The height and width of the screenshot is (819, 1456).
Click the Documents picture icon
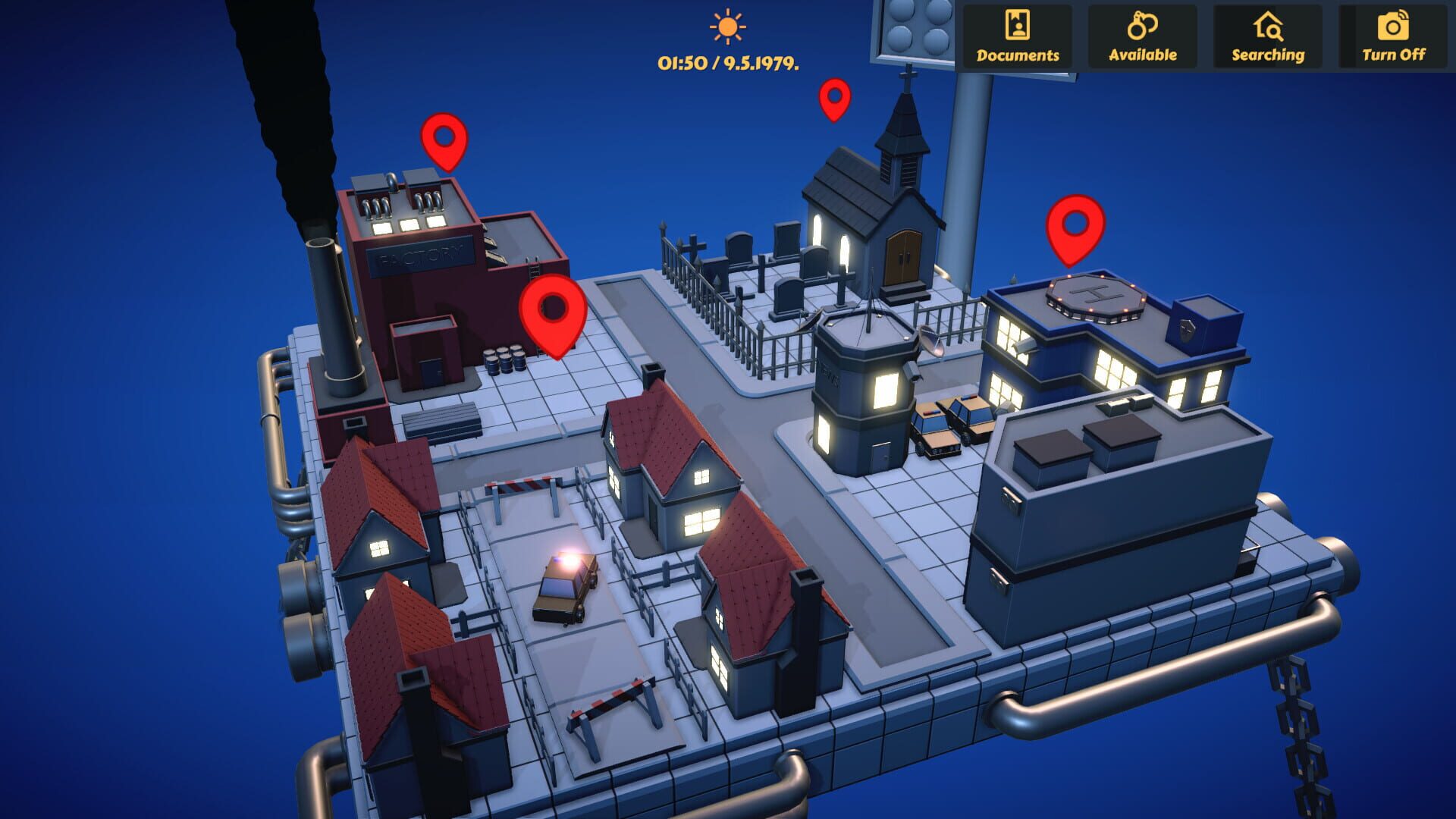click(x=1018, y=25)
